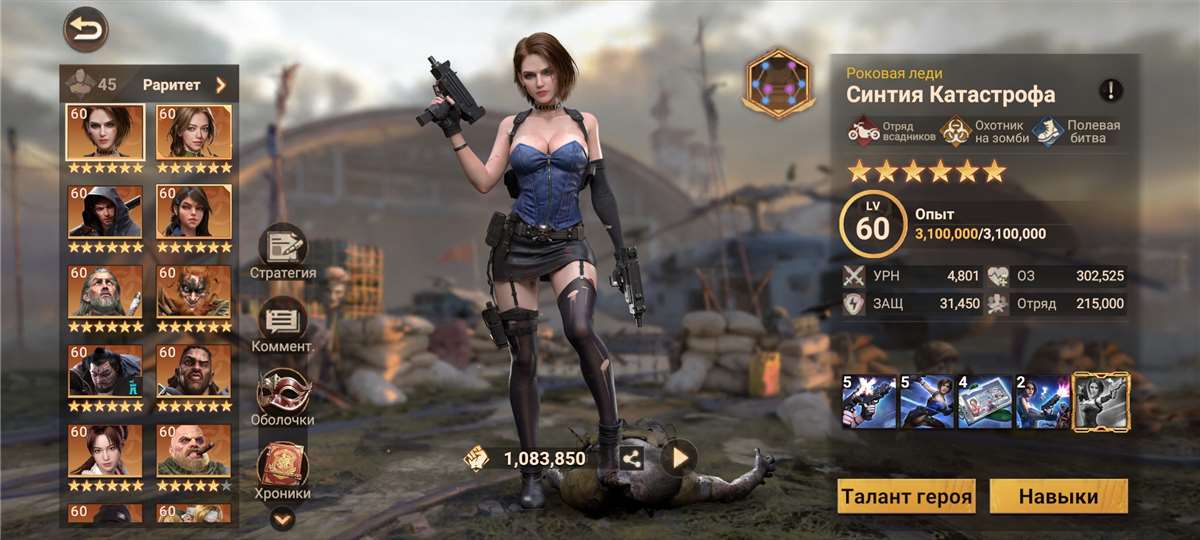Open the Навыки skills screen
The width and height of the screenshot is (1200, 540).
click(x=1058, y=496)
